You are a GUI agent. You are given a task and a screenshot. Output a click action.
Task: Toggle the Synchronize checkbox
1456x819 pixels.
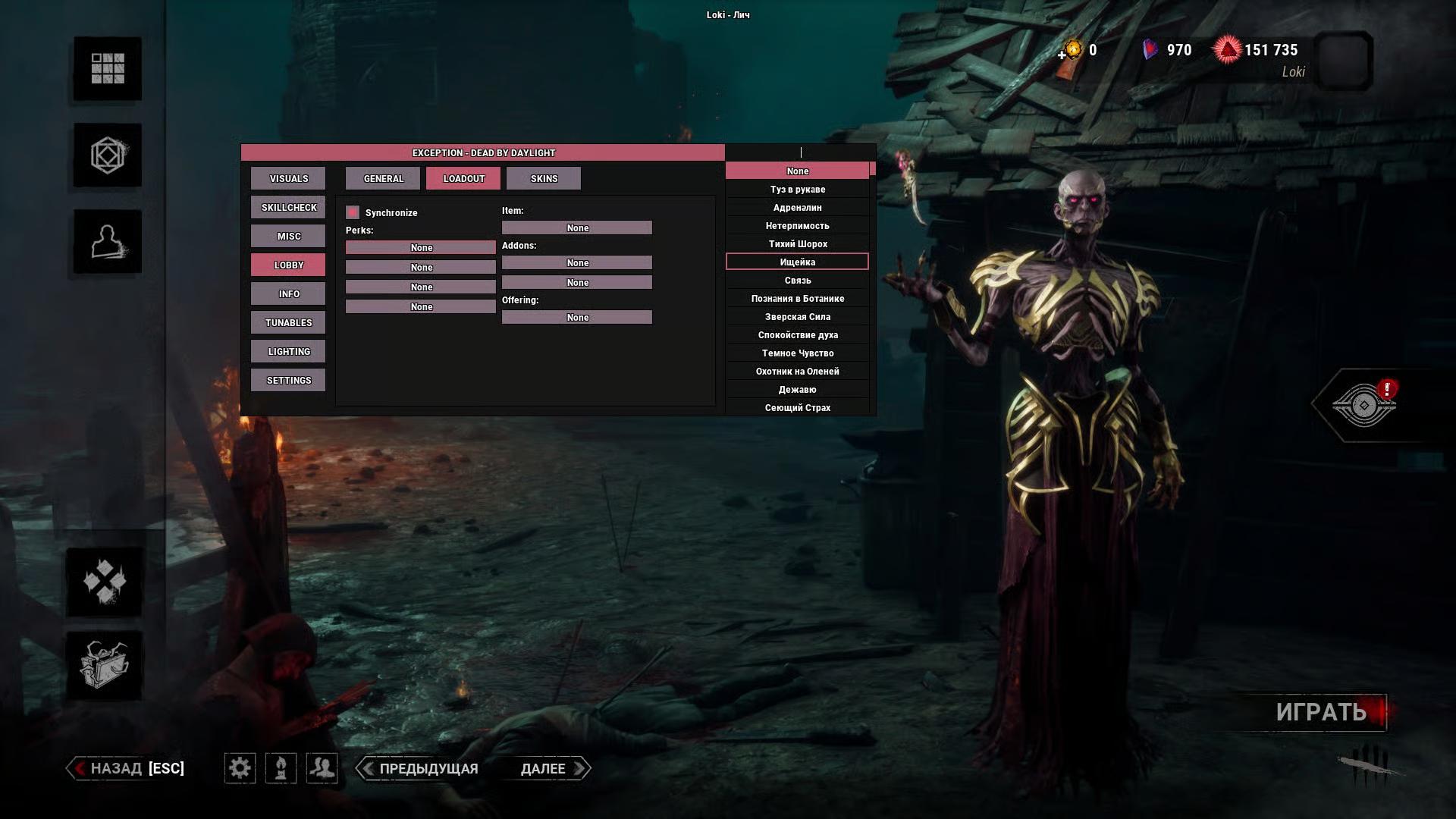tap(353, 212)
